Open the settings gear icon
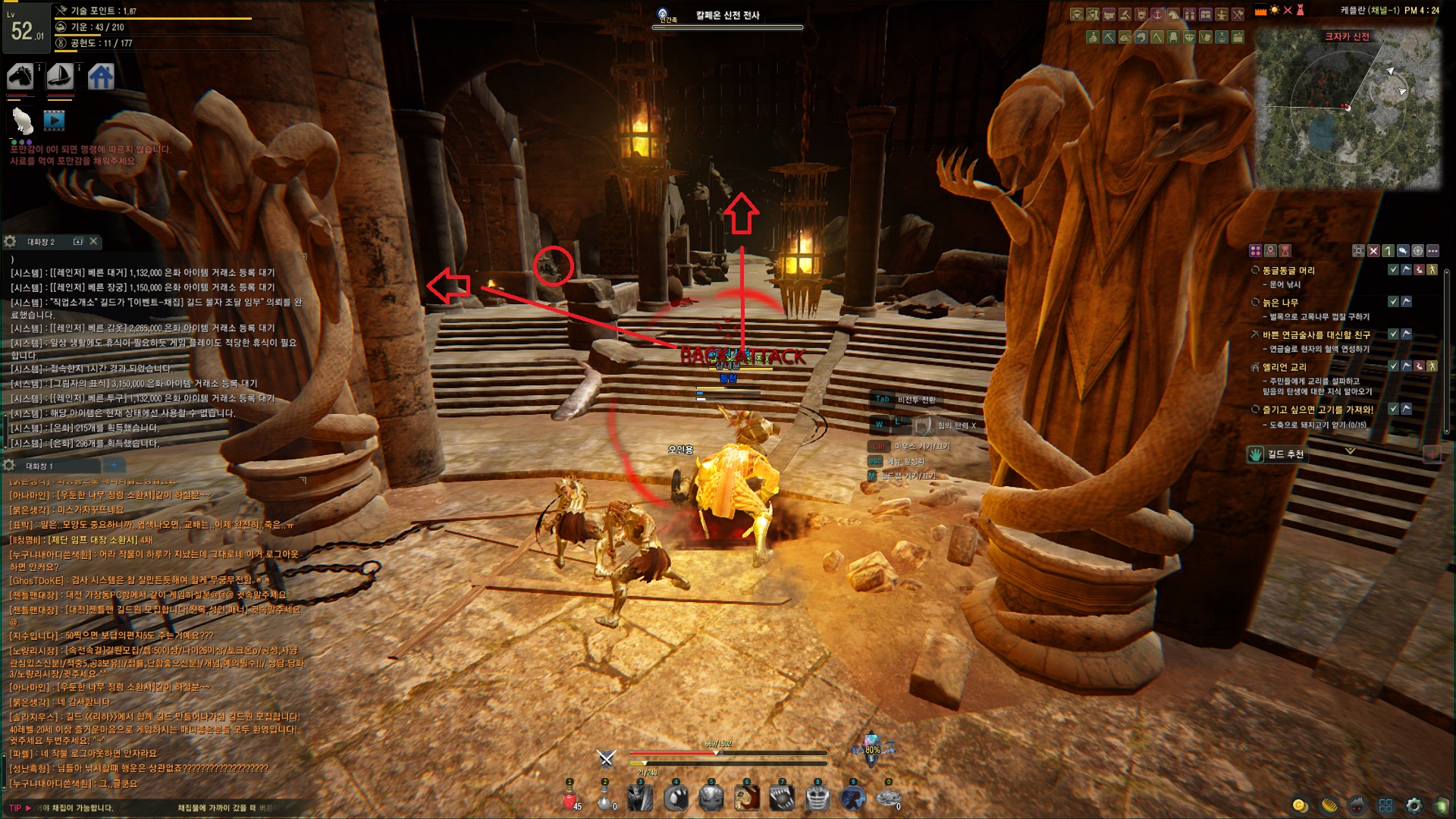 [x=1414, y=805]
